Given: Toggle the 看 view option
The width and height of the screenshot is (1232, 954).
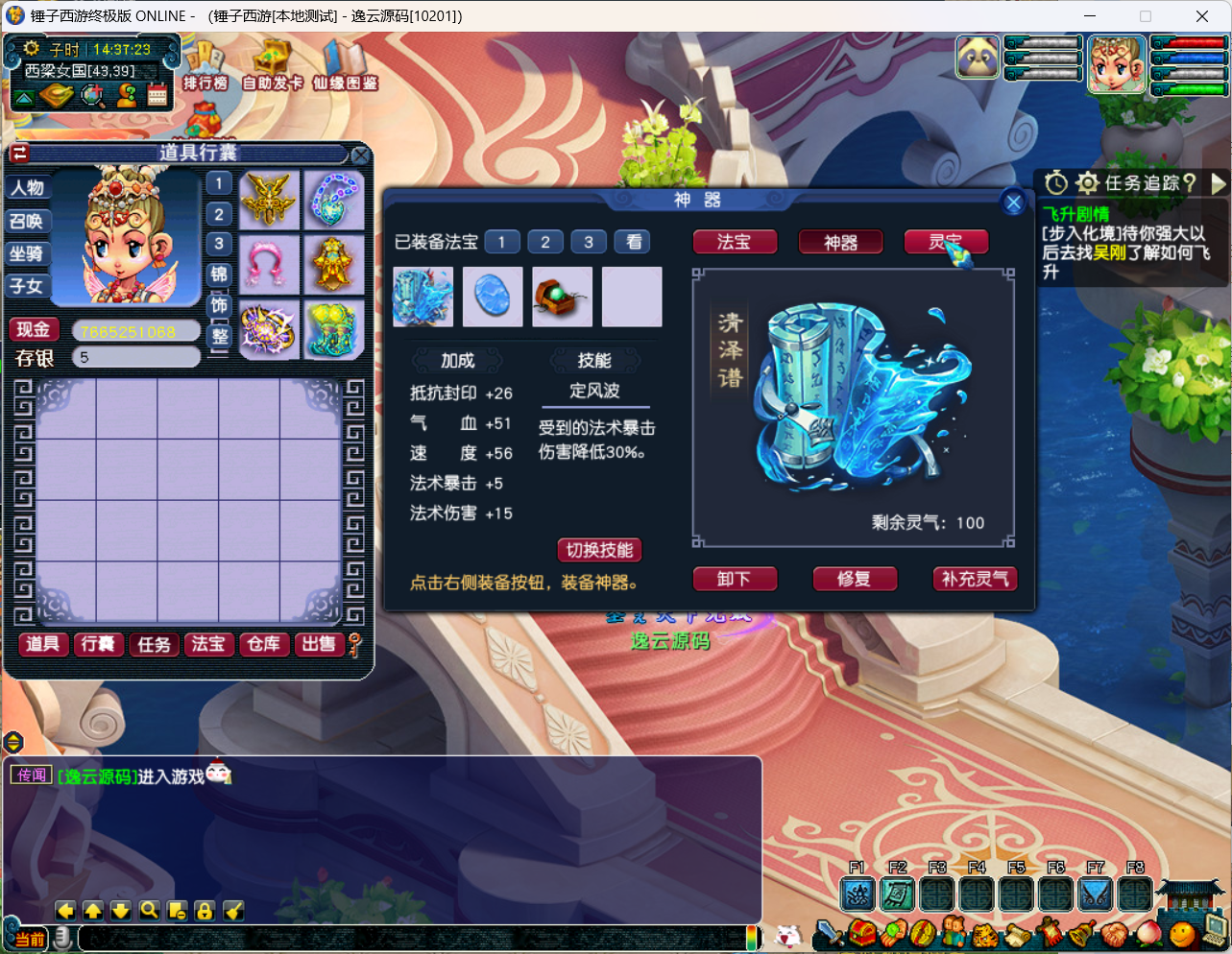Looking at the screenshot, I should [632, 242].
